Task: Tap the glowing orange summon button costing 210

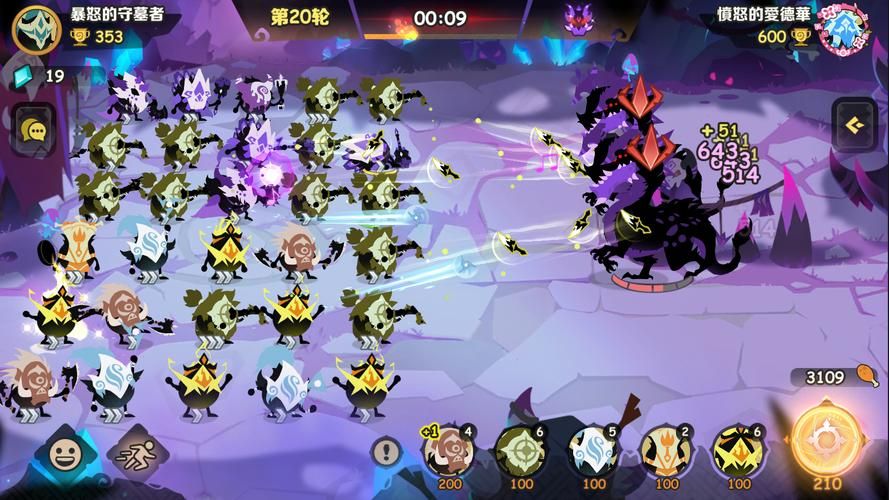Action: pyautogui.click(x=828, y=442)
